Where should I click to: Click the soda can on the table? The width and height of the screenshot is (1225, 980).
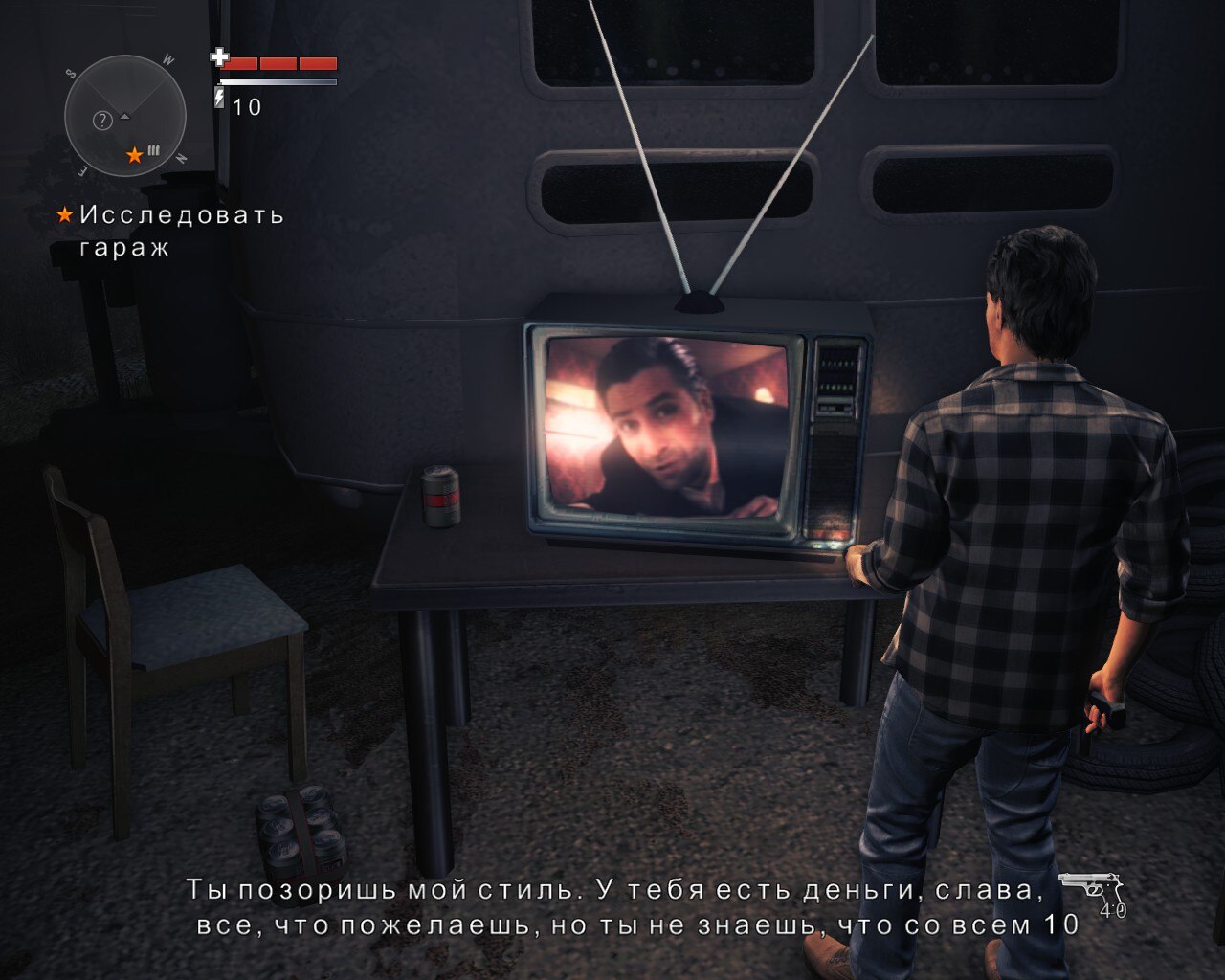pos(439,498)
